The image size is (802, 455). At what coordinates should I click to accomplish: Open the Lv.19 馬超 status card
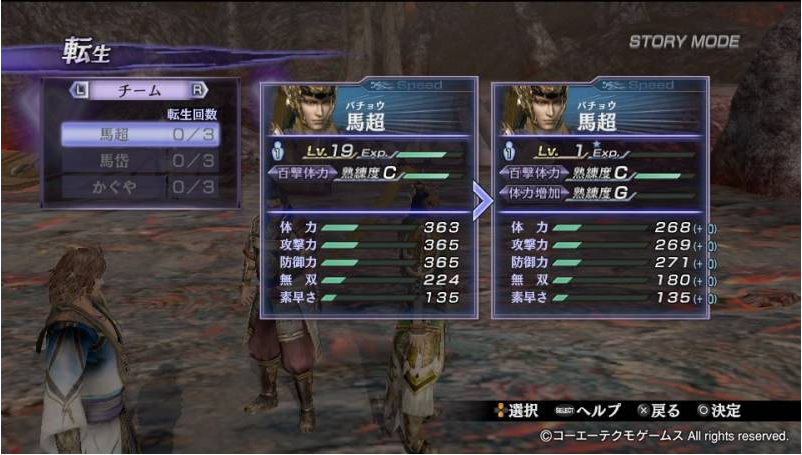pos(368,198)
